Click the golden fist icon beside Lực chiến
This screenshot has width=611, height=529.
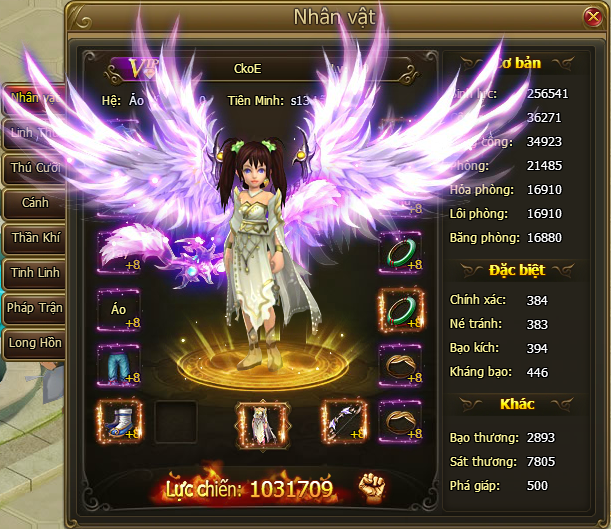pyautogui.click(x=373, y=486)
